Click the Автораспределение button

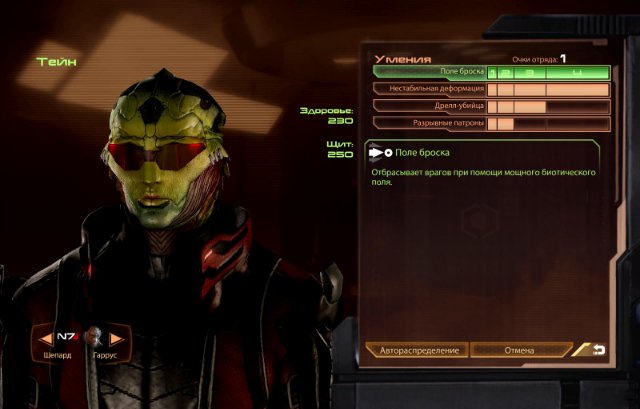(x=417, y=351)
